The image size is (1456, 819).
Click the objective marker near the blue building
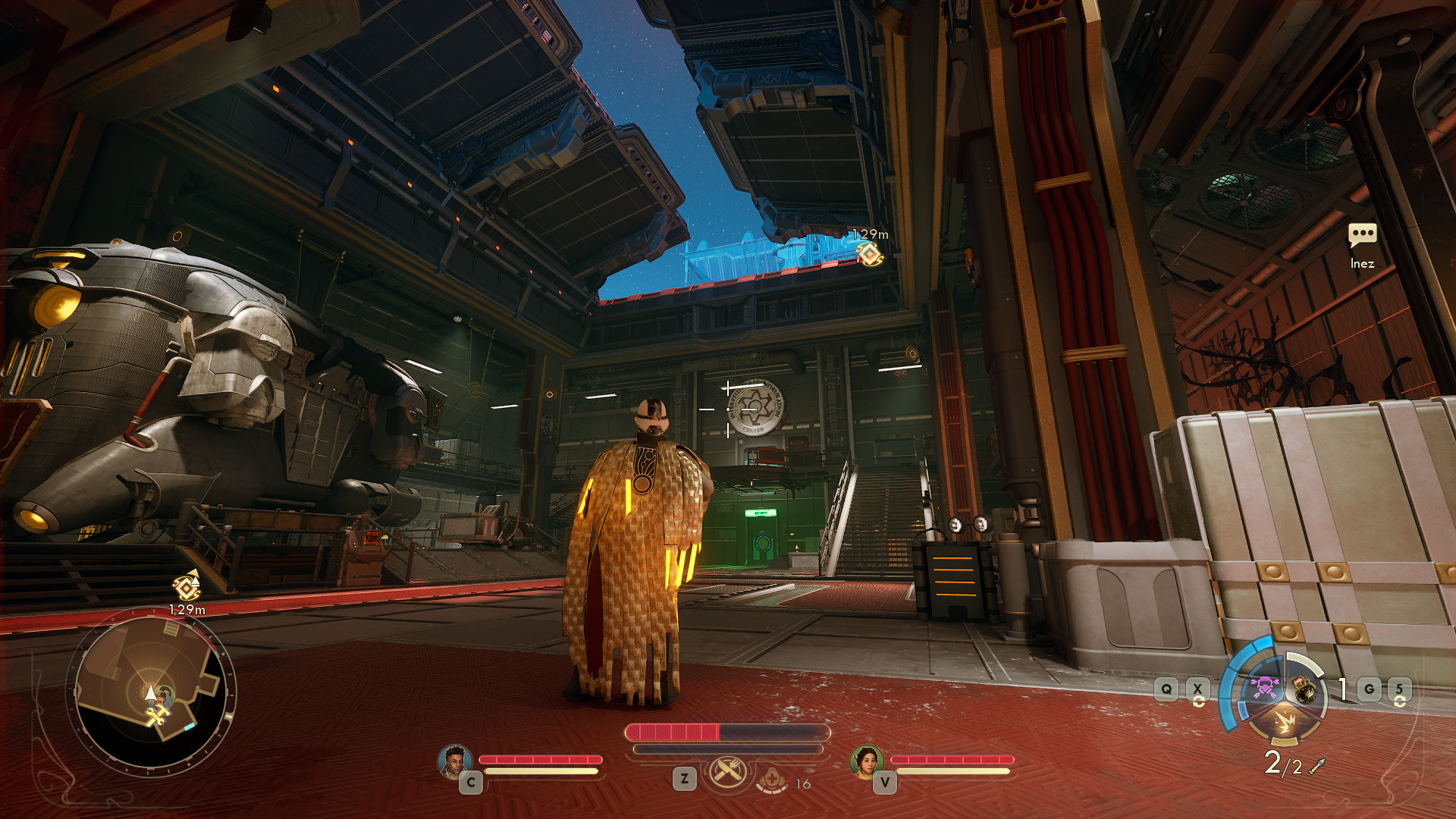pos(869,253)
